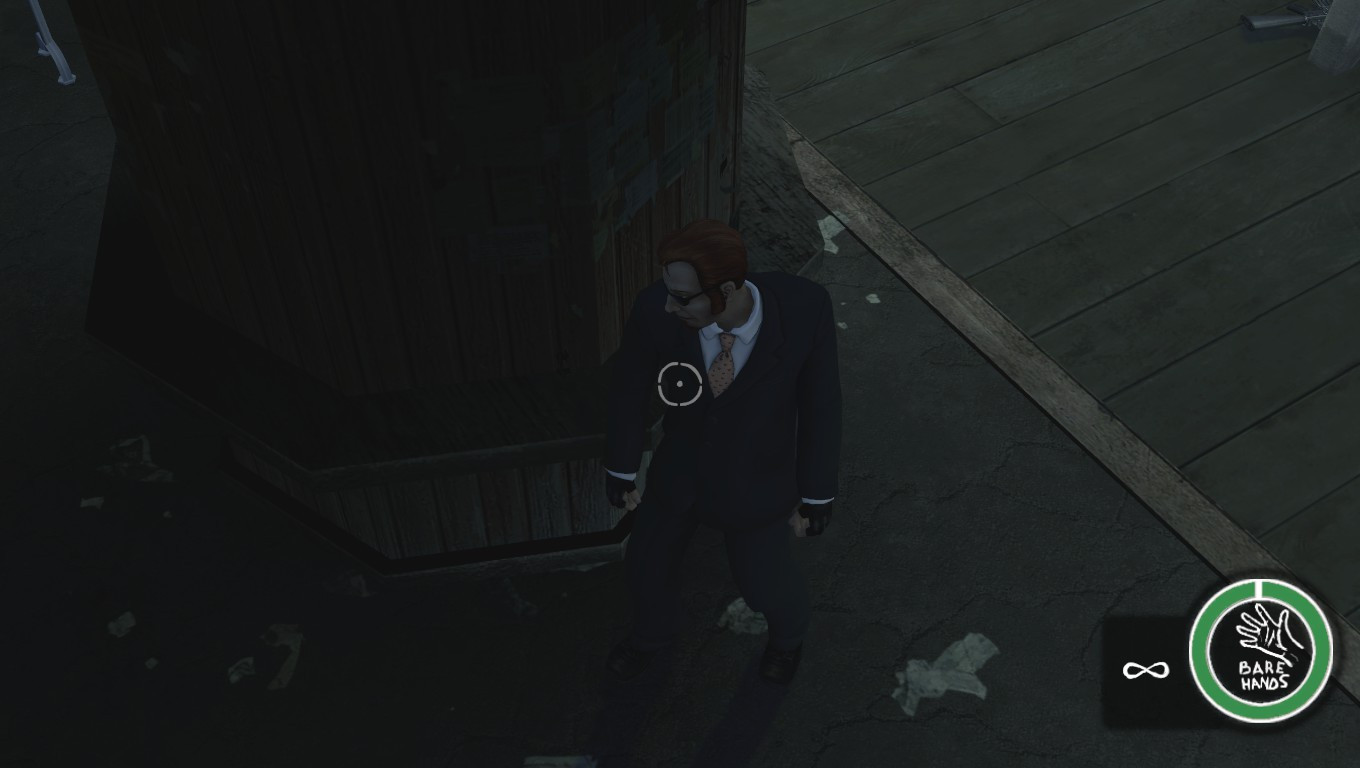
Task: Click the crosshair reticle at screen center
Action: (680, 382)
